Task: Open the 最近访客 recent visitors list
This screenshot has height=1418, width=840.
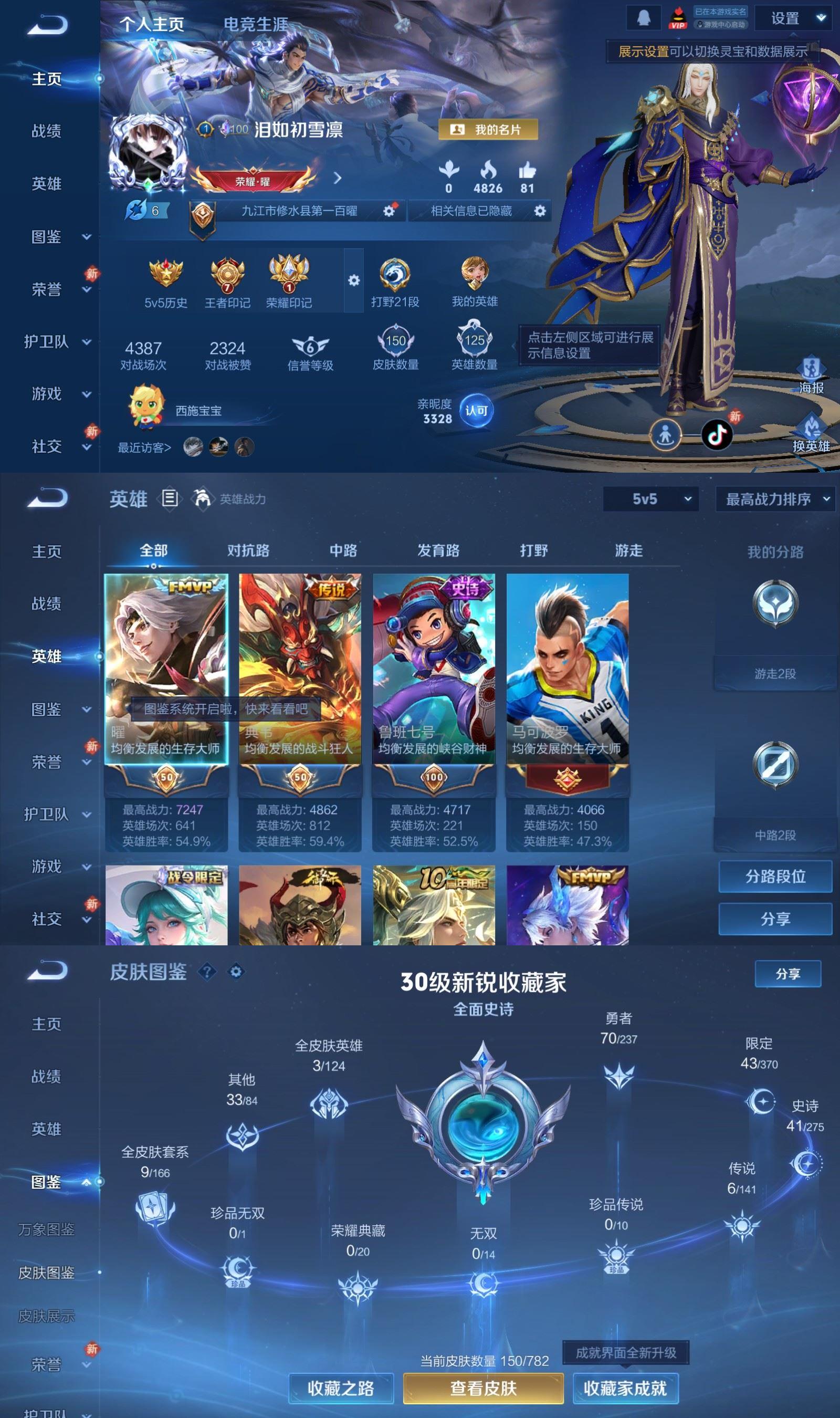Action: click(144, 448)
